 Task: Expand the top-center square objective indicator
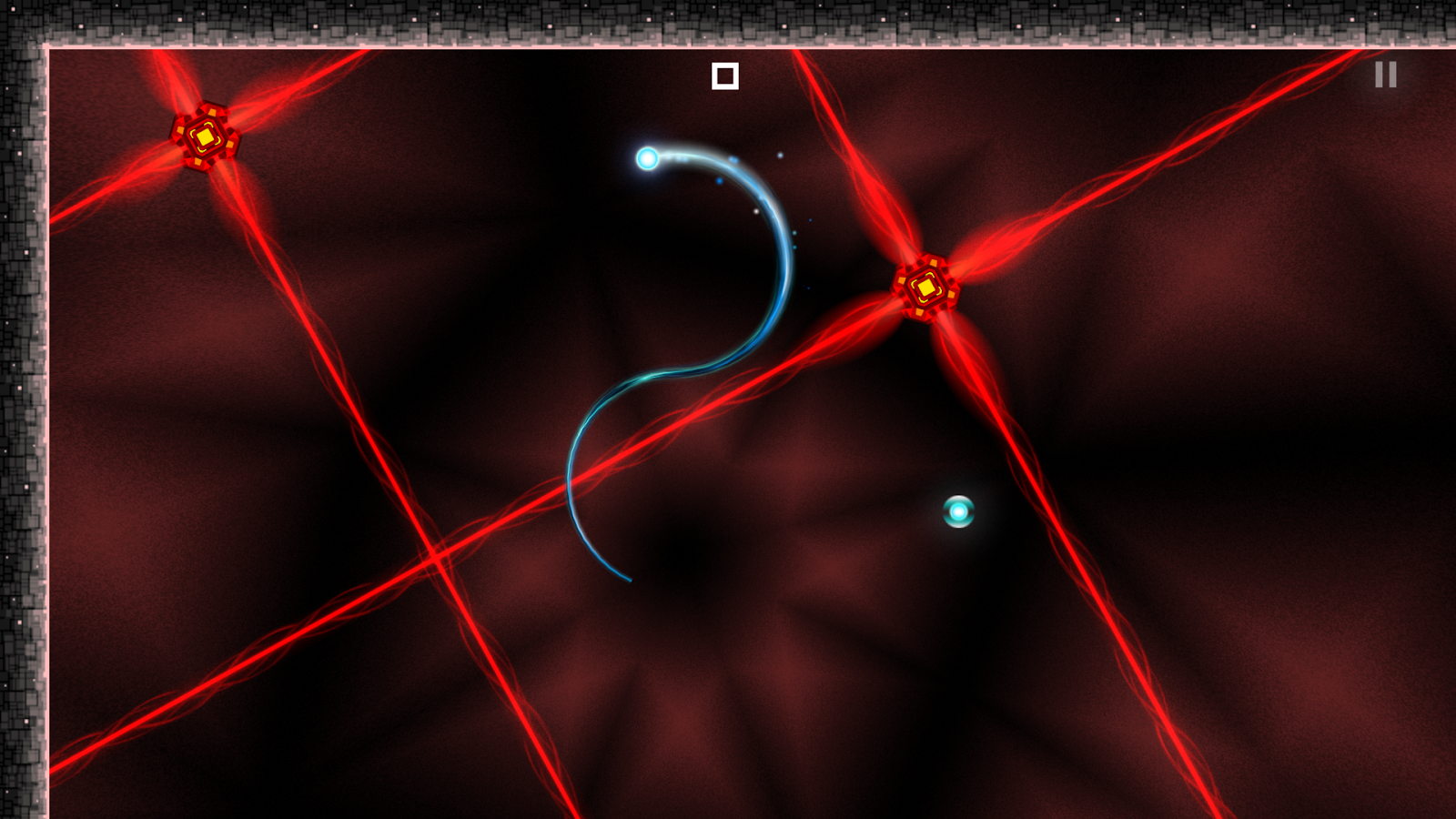point(725,77)
